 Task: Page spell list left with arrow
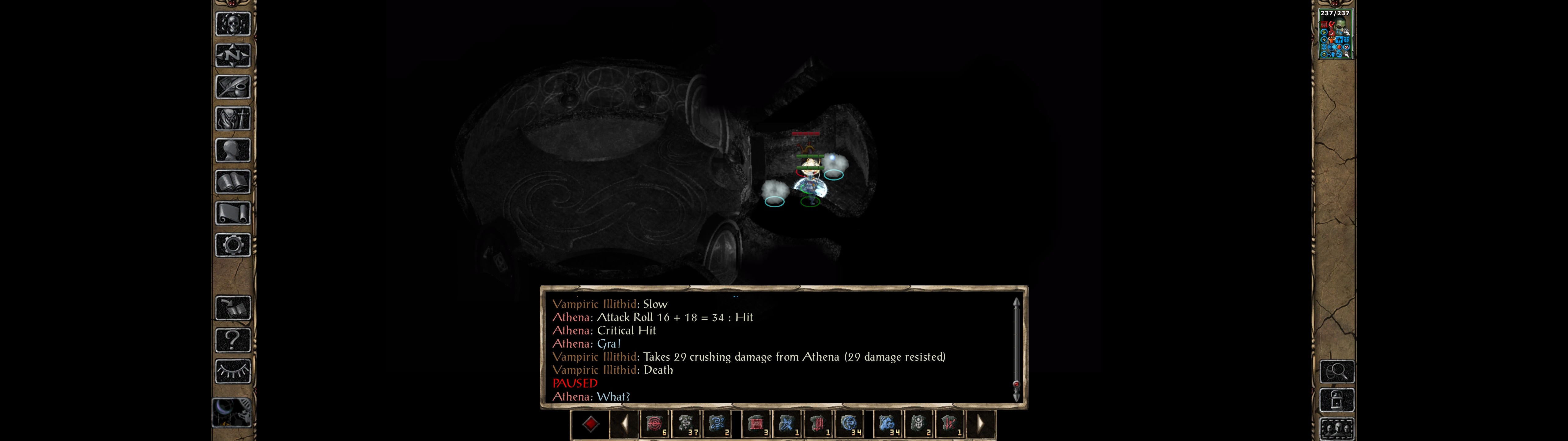pos(624,424)
